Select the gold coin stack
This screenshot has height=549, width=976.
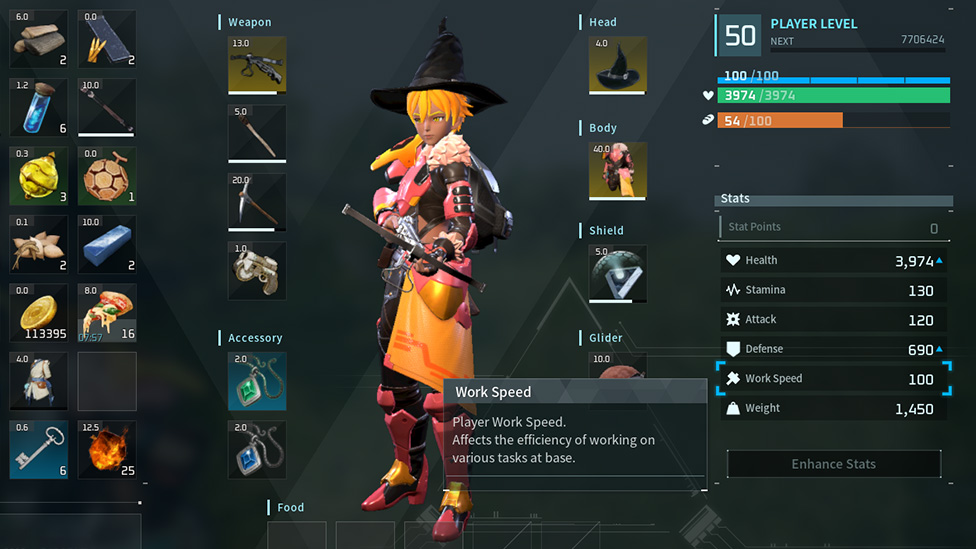[39, 312]
